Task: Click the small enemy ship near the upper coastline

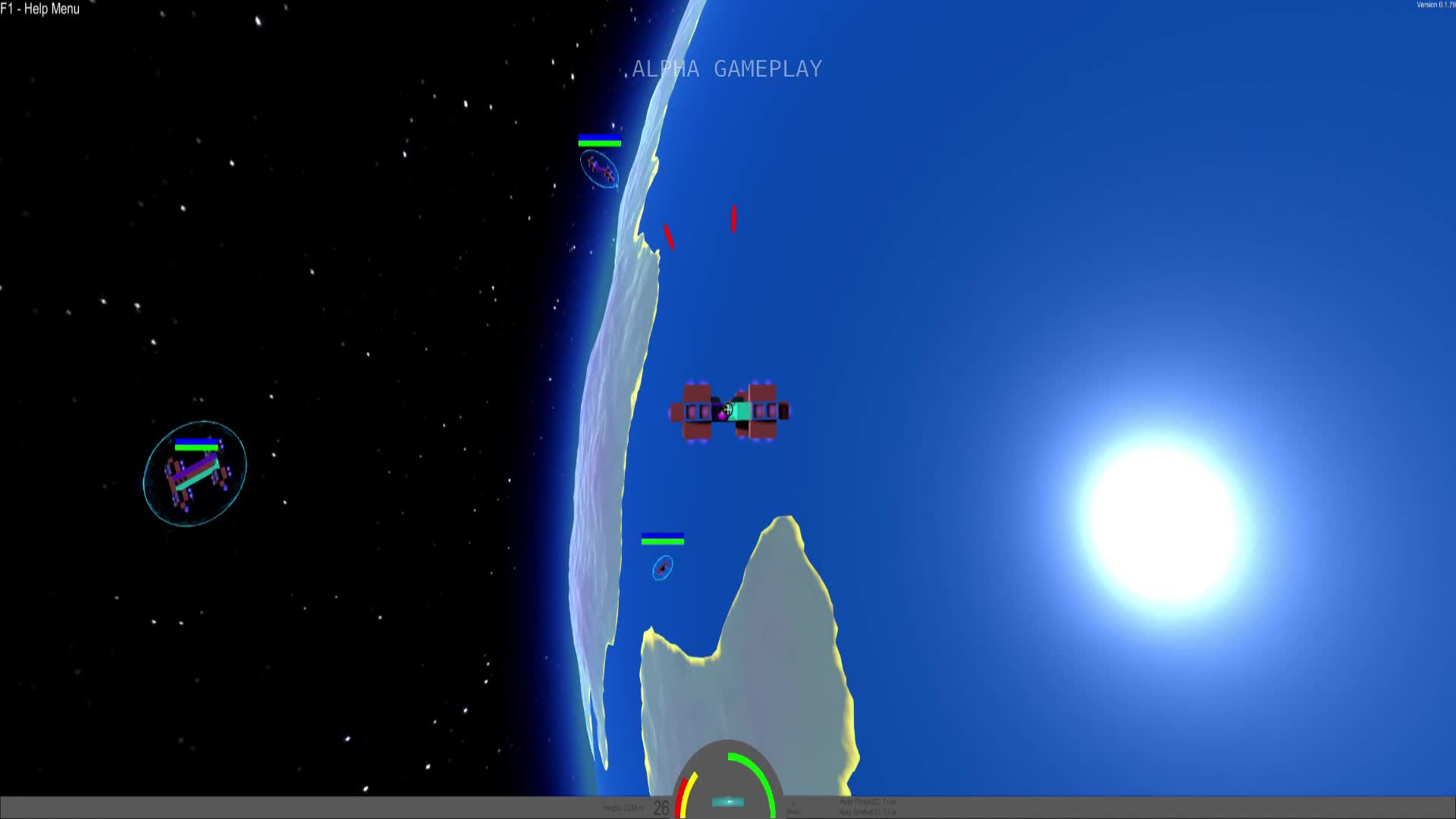Action: (601, 168)
